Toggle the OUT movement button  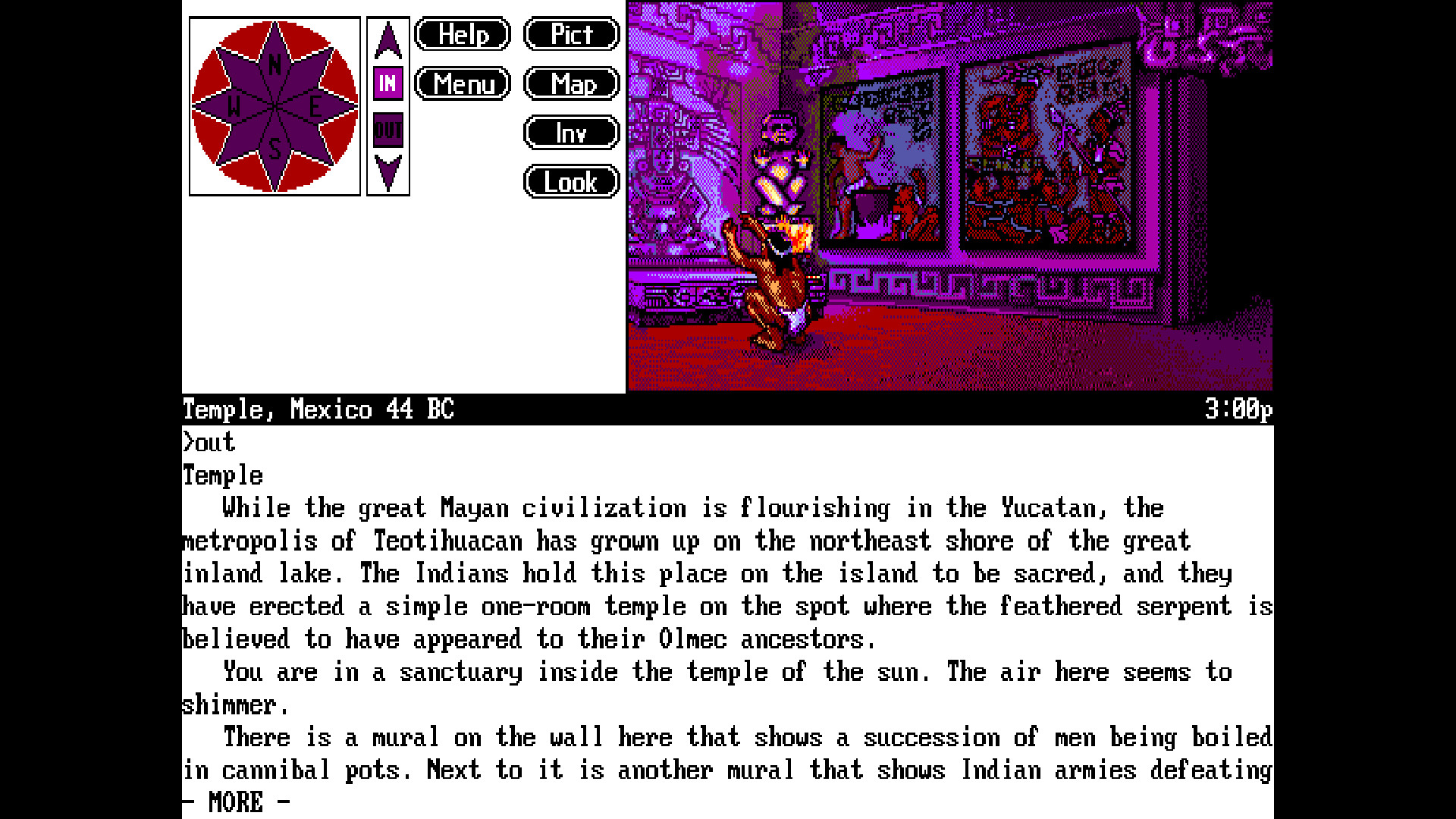point(388,129)
